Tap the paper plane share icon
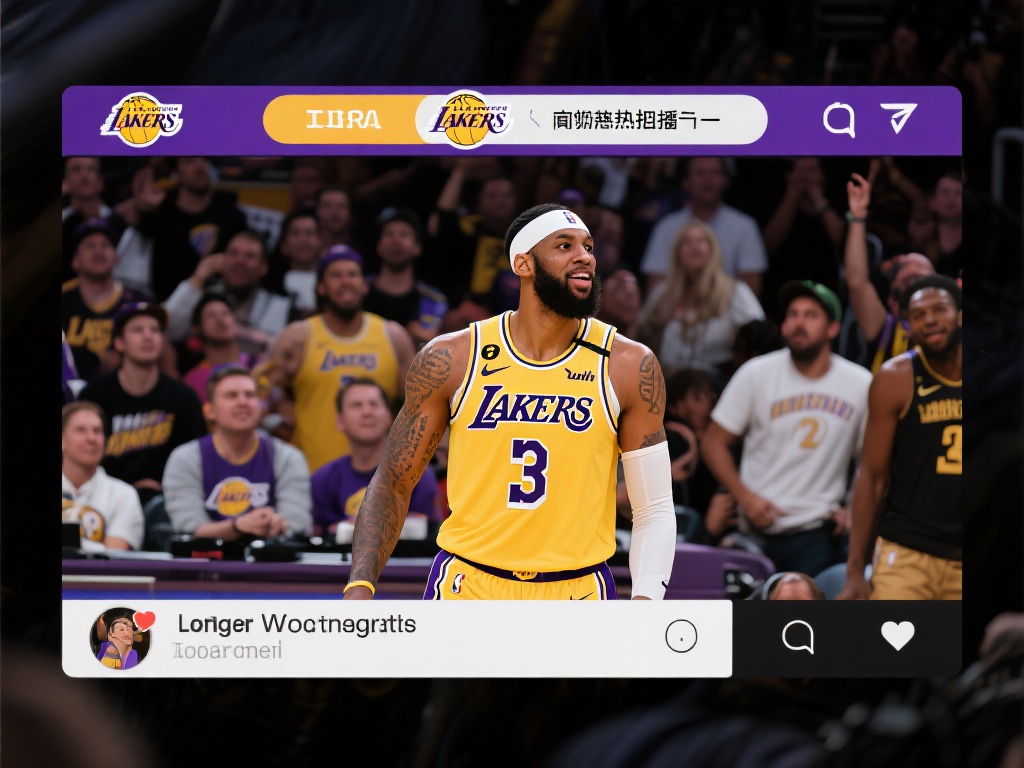 tap(898, 118)
